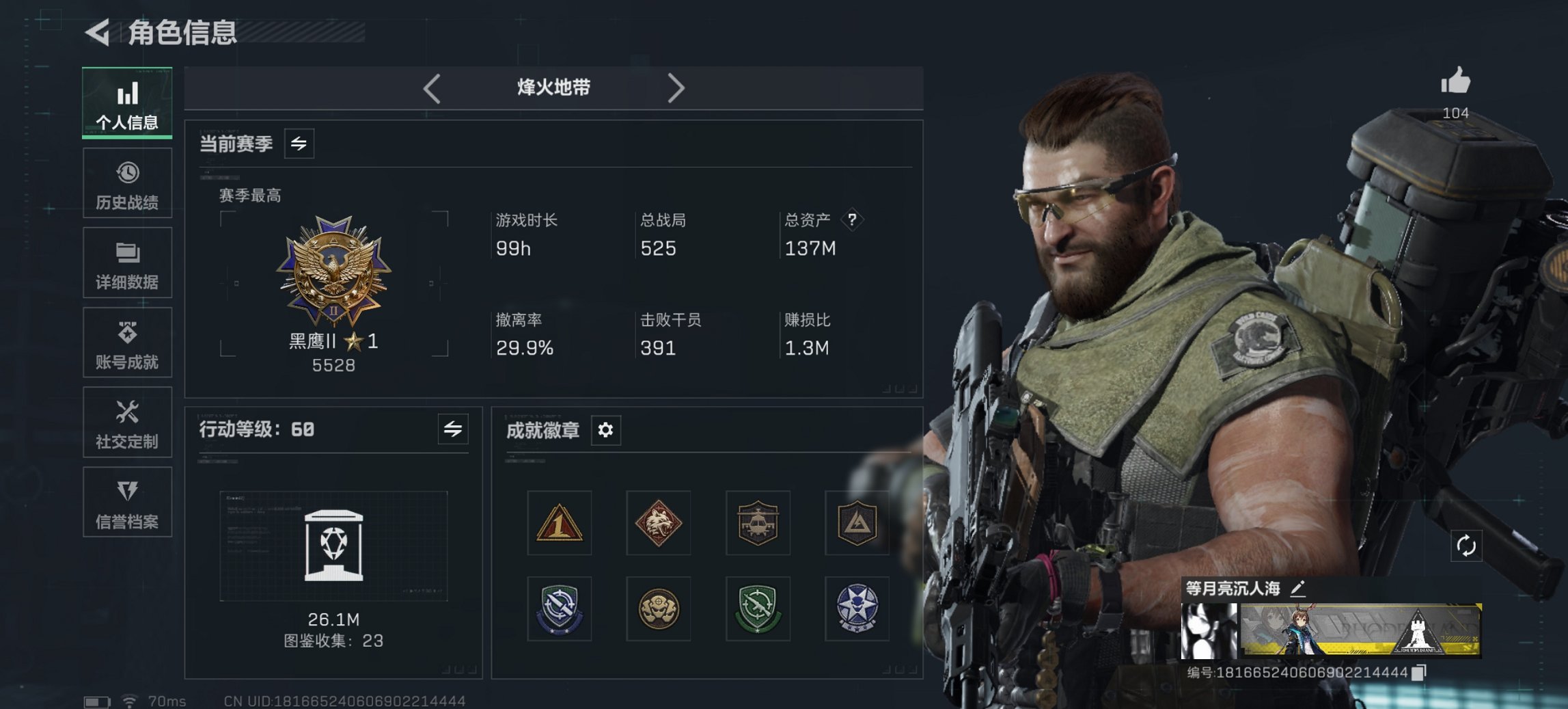Expand the 总资产 question mark tooltip
Screen dimensions: 1568x709
(x=853, y=219)
